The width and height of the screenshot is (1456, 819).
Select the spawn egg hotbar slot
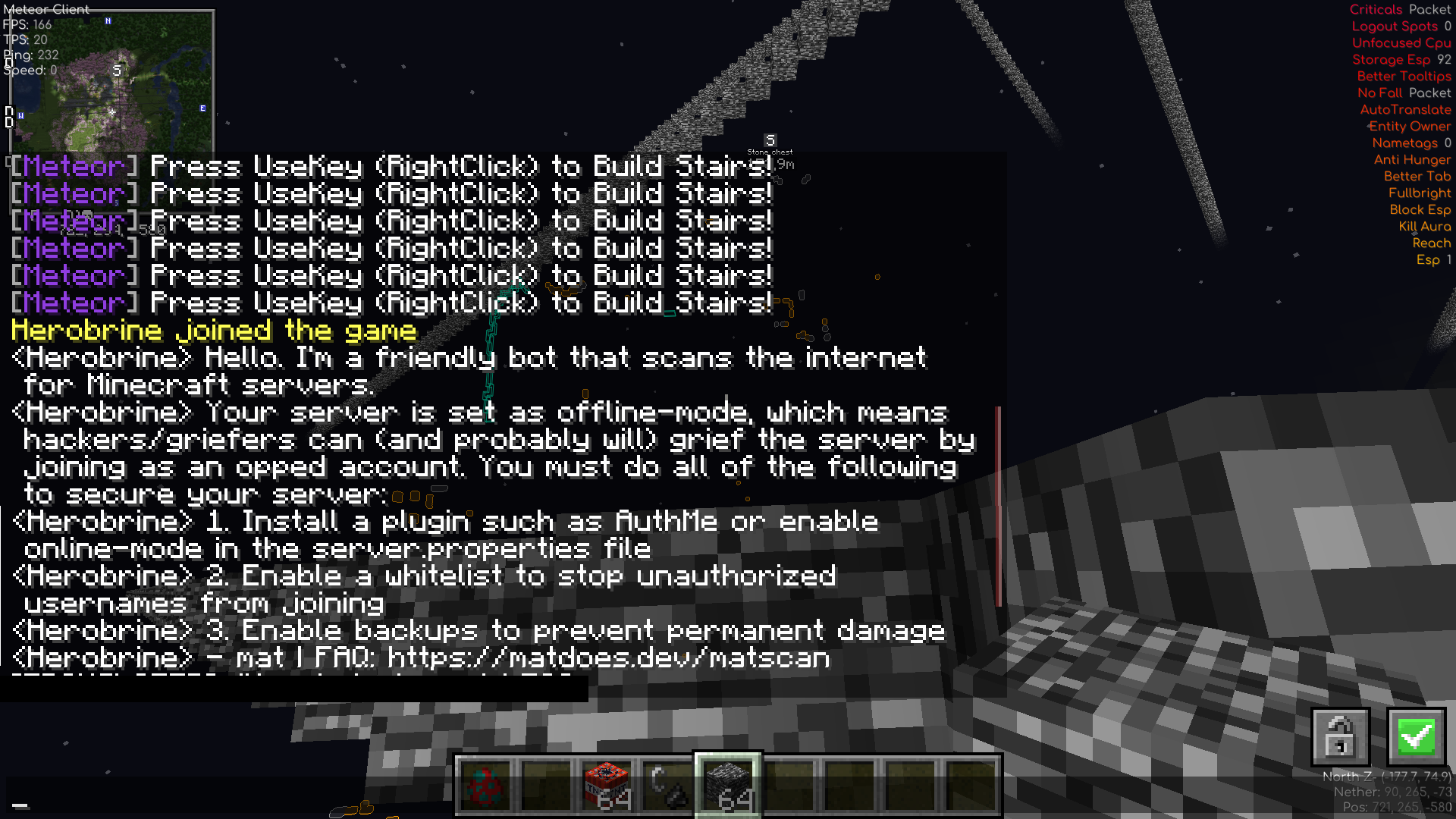[485, 785]
